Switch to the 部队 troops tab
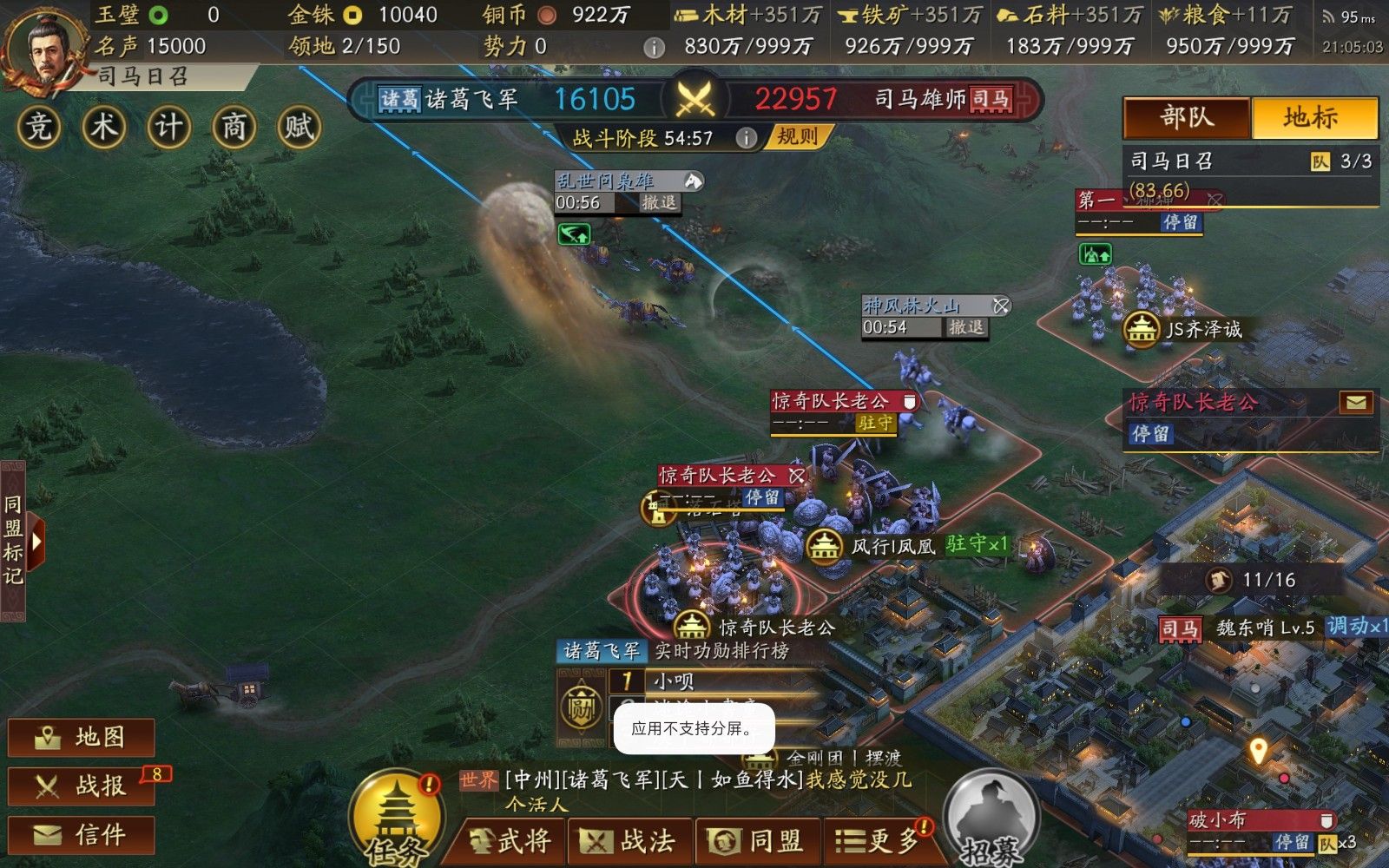This screenshot has height=868, width=1389. (1186, 118)
